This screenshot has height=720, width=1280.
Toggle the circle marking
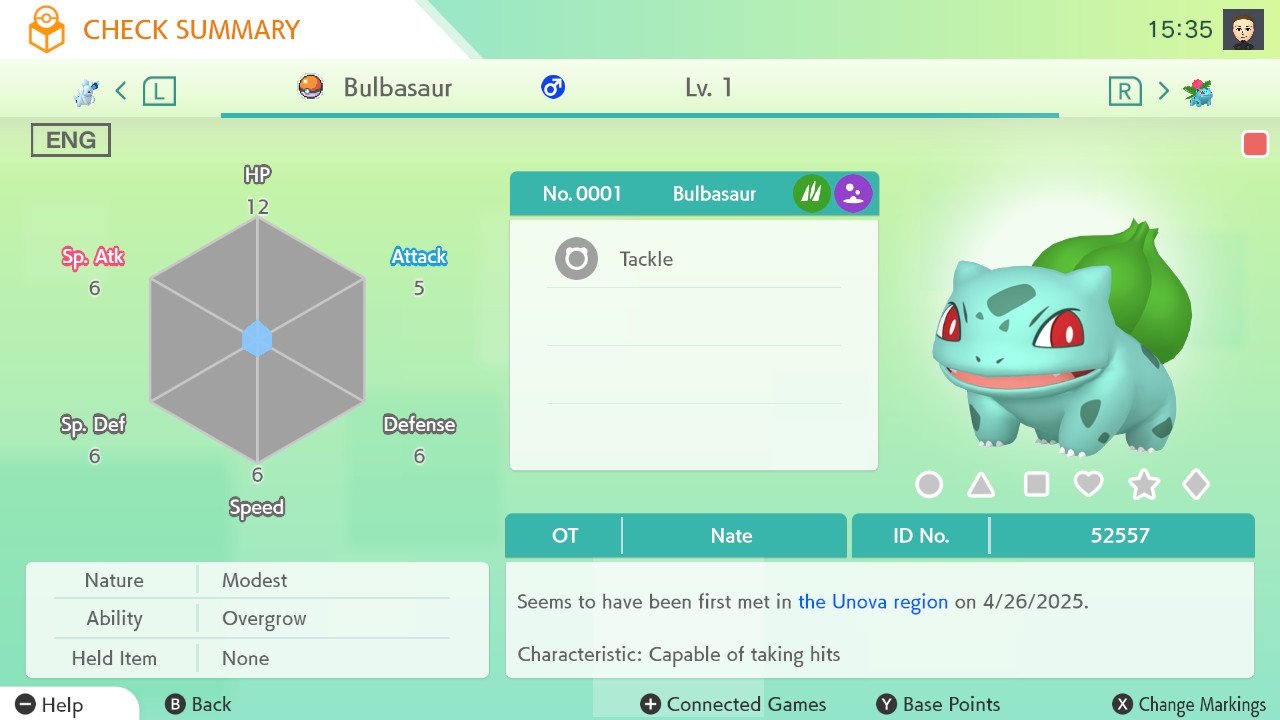click(x=929, y=485)
